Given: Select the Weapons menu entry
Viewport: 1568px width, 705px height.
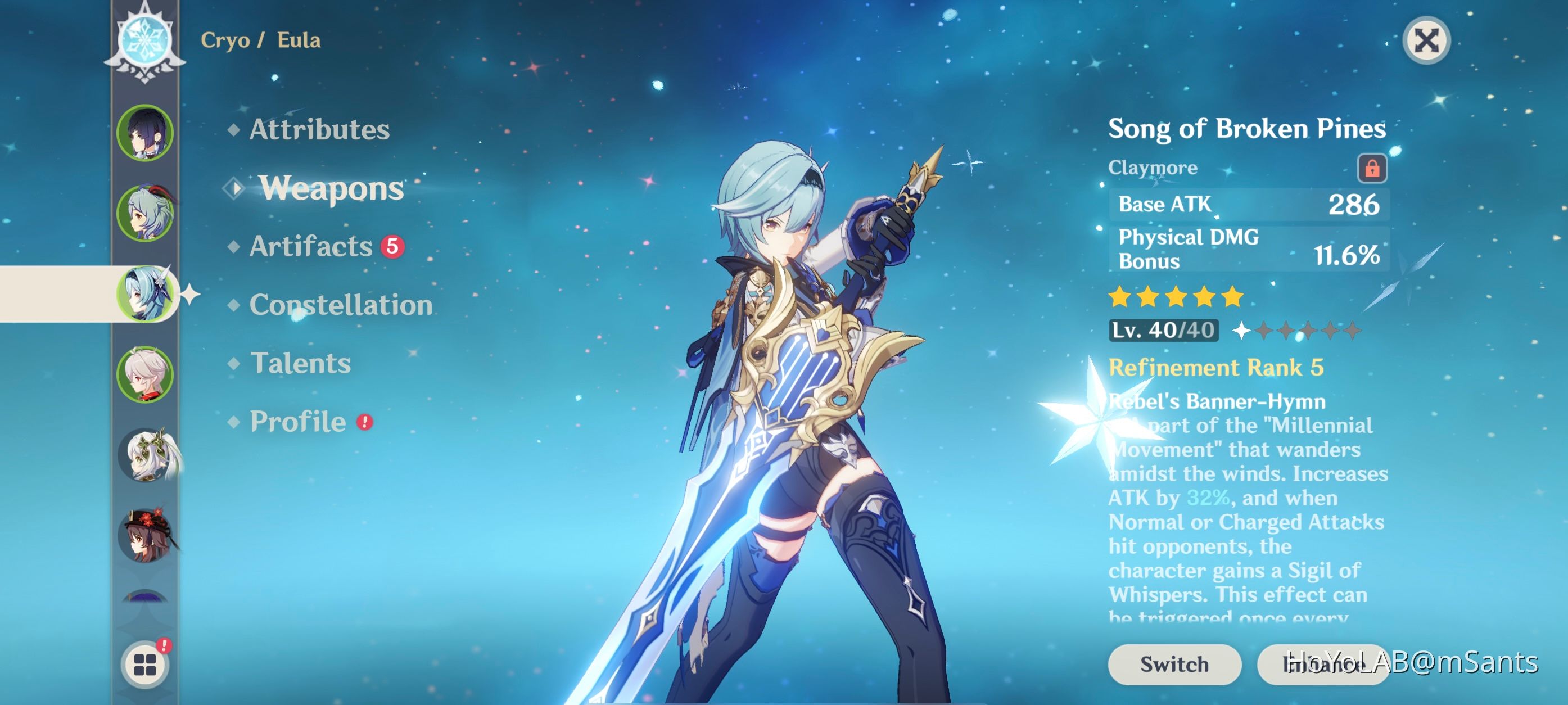Looking at the screenshot, I should click(x=331, y=188).
